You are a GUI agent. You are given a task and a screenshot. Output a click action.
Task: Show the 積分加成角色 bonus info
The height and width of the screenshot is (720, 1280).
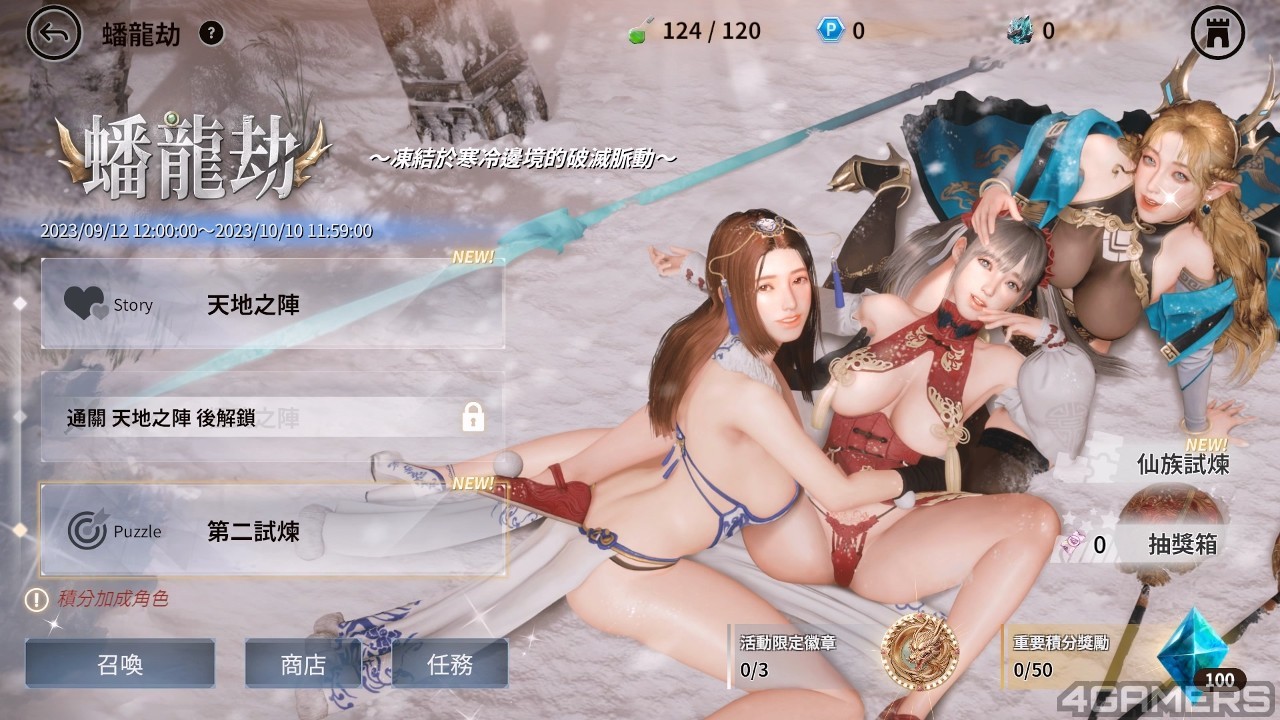[98, 599]
